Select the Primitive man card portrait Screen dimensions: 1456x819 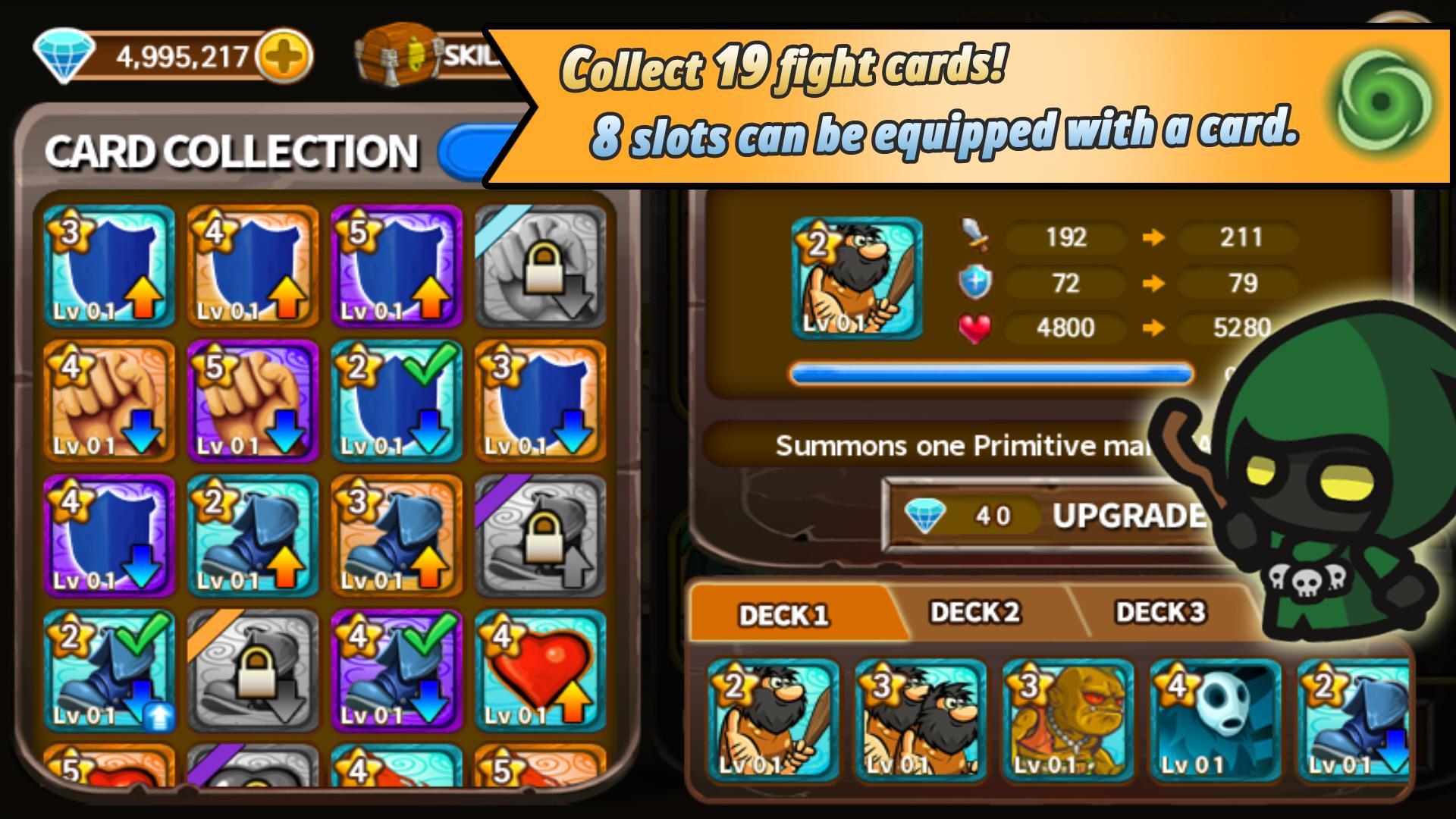click(x=855, y=277)
